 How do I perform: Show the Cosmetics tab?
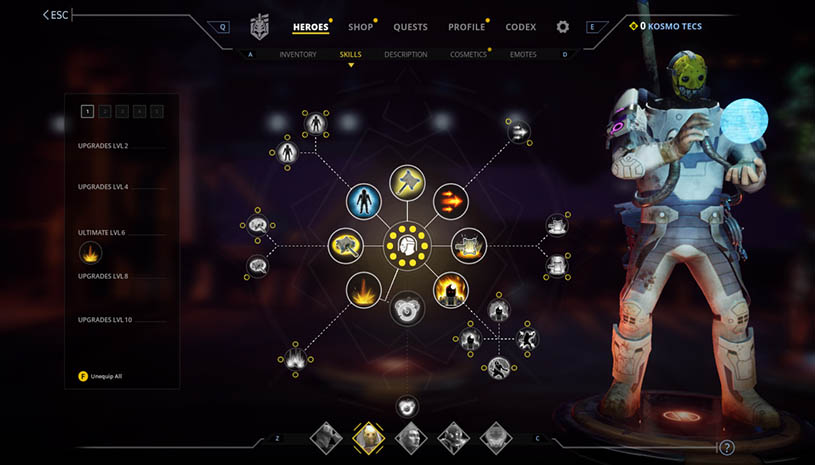[x=468, y=54]
